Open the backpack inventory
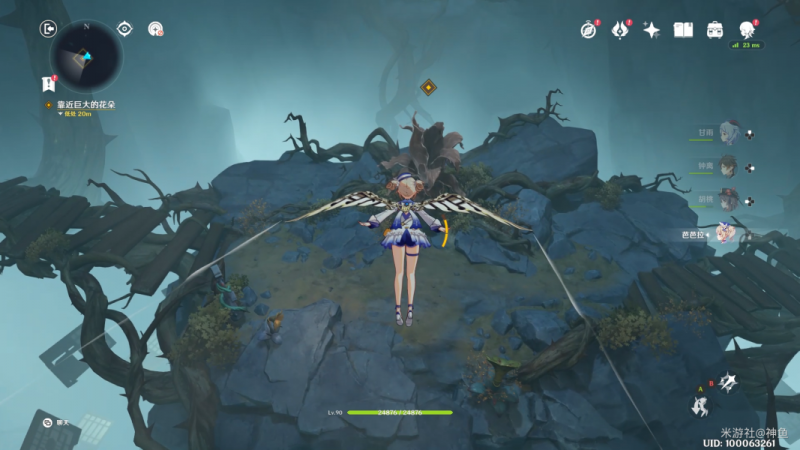This screenshot has width=800, height=450. click(x=715, y=30)
